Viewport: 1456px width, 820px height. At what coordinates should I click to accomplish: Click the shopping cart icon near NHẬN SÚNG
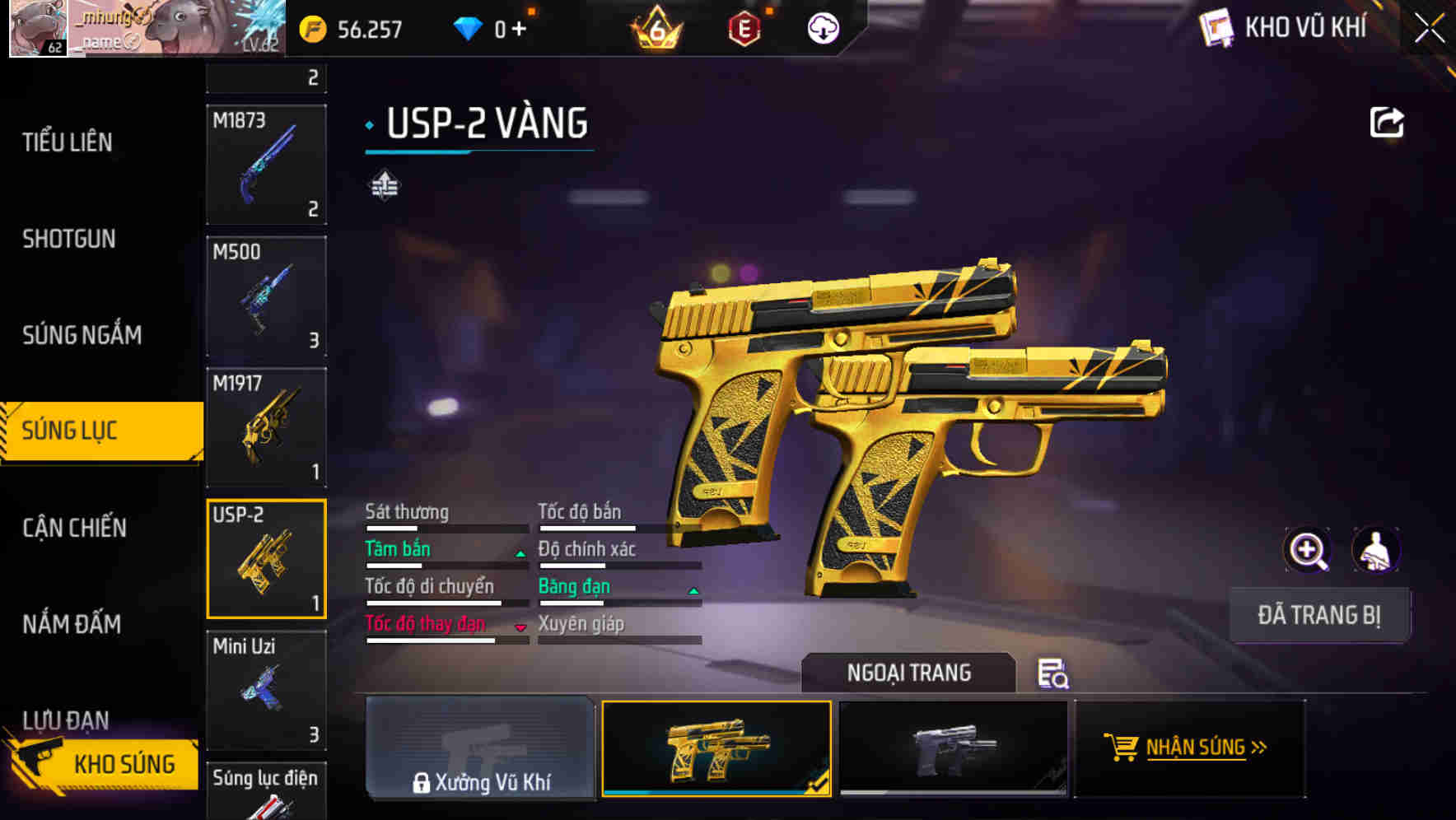[1122, 748]
